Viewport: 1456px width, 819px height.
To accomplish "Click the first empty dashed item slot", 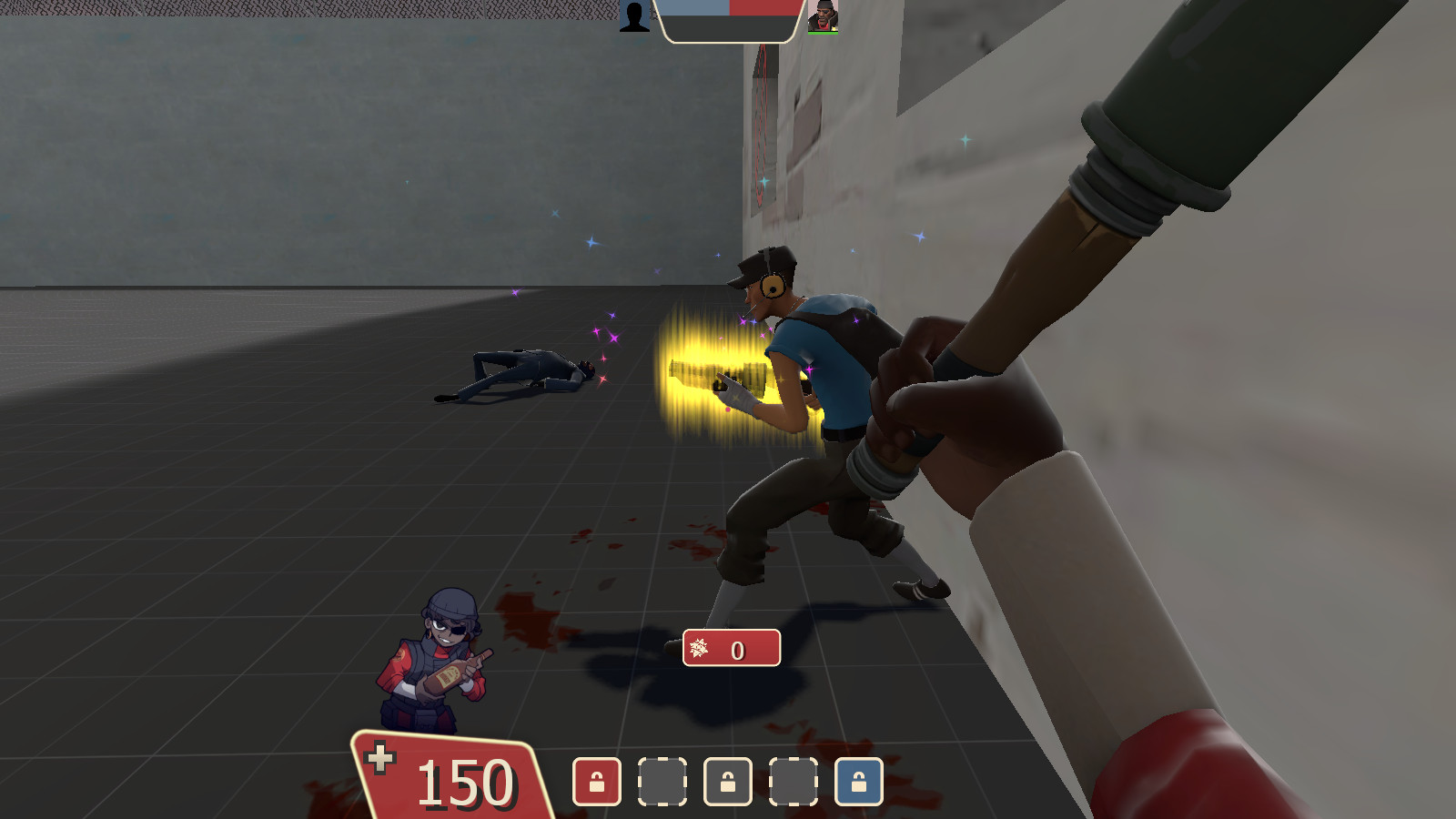I will pos(662,781).
